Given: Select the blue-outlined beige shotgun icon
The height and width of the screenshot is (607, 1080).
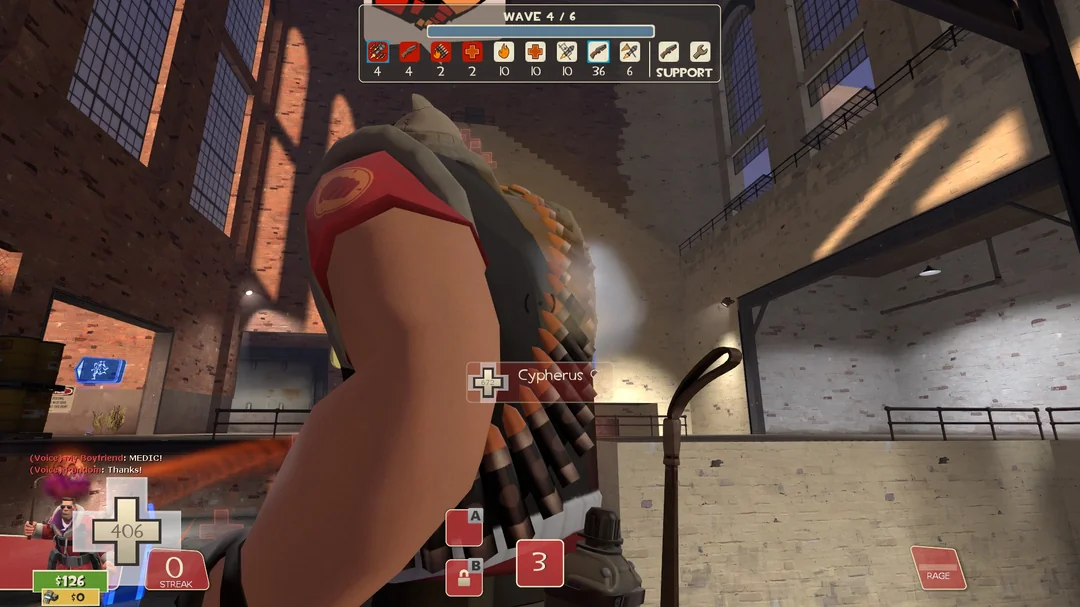Looking at the screenshot, I should click(x=598, y=51).
